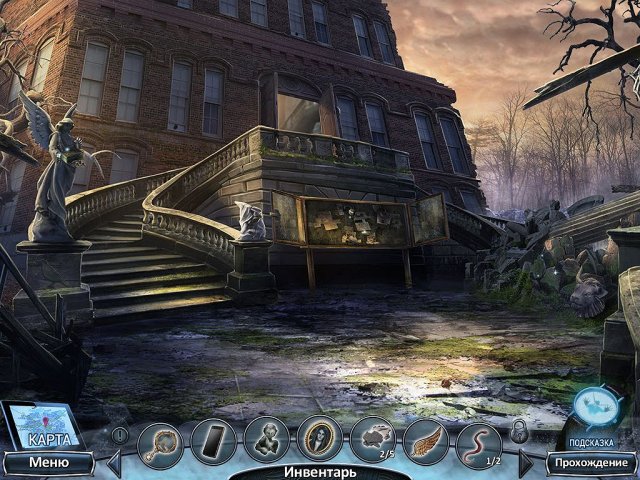This screenshot has height=480, width=640.
Task: Choose the oval portrait medallion item
Action: tap(319, 440)
